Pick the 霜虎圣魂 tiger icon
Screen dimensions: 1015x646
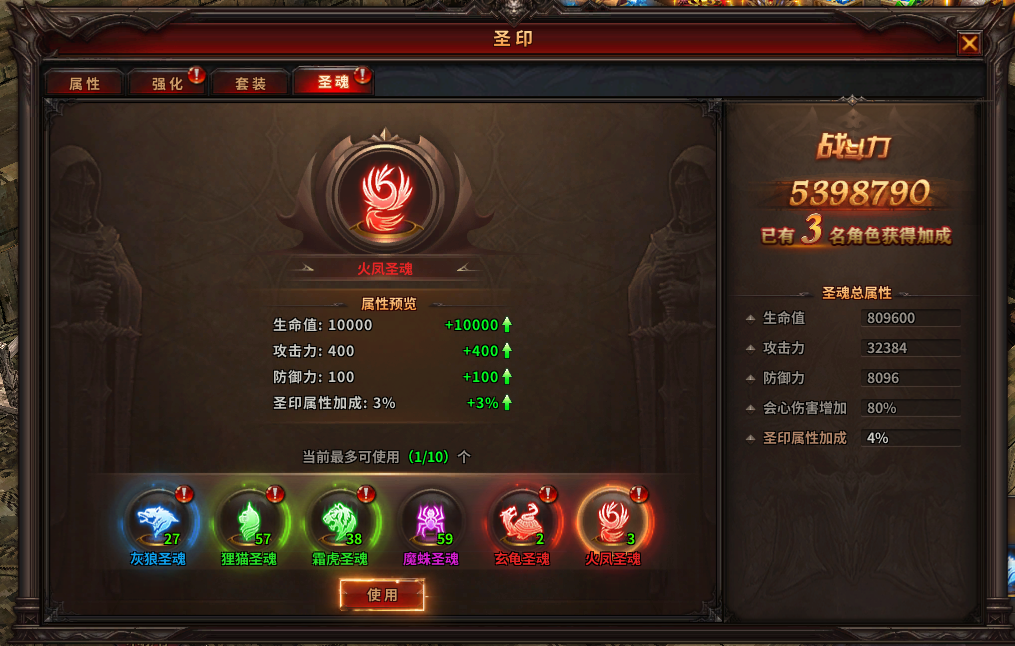point(342,520)
